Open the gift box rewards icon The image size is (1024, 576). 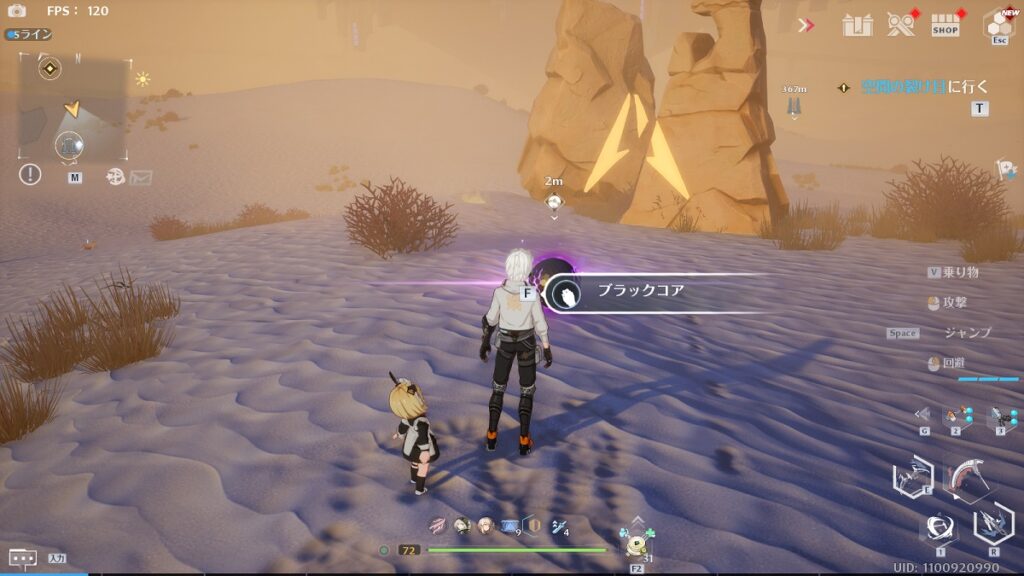pyautogui.click(x=857, y=25)
